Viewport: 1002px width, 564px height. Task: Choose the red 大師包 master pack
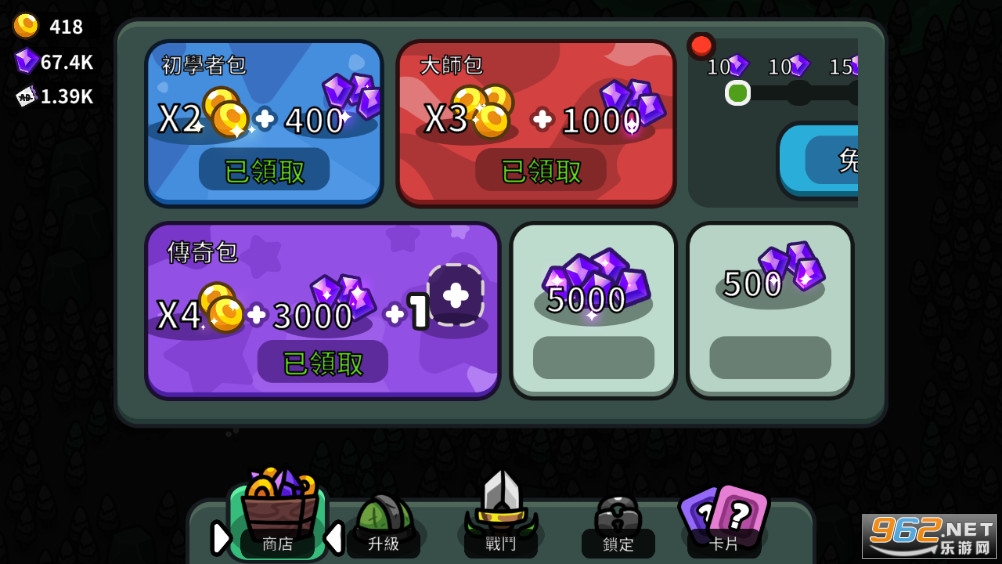pyautogui.click(x=536, y=122)
